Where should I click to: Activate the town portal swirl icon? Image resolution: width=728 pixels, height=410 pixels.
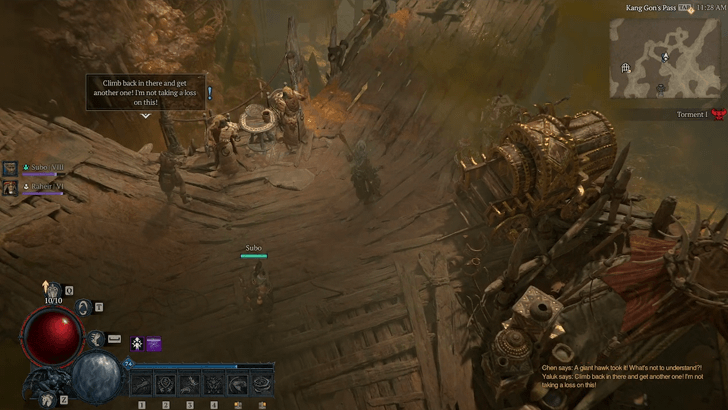(x=85, y=307)
